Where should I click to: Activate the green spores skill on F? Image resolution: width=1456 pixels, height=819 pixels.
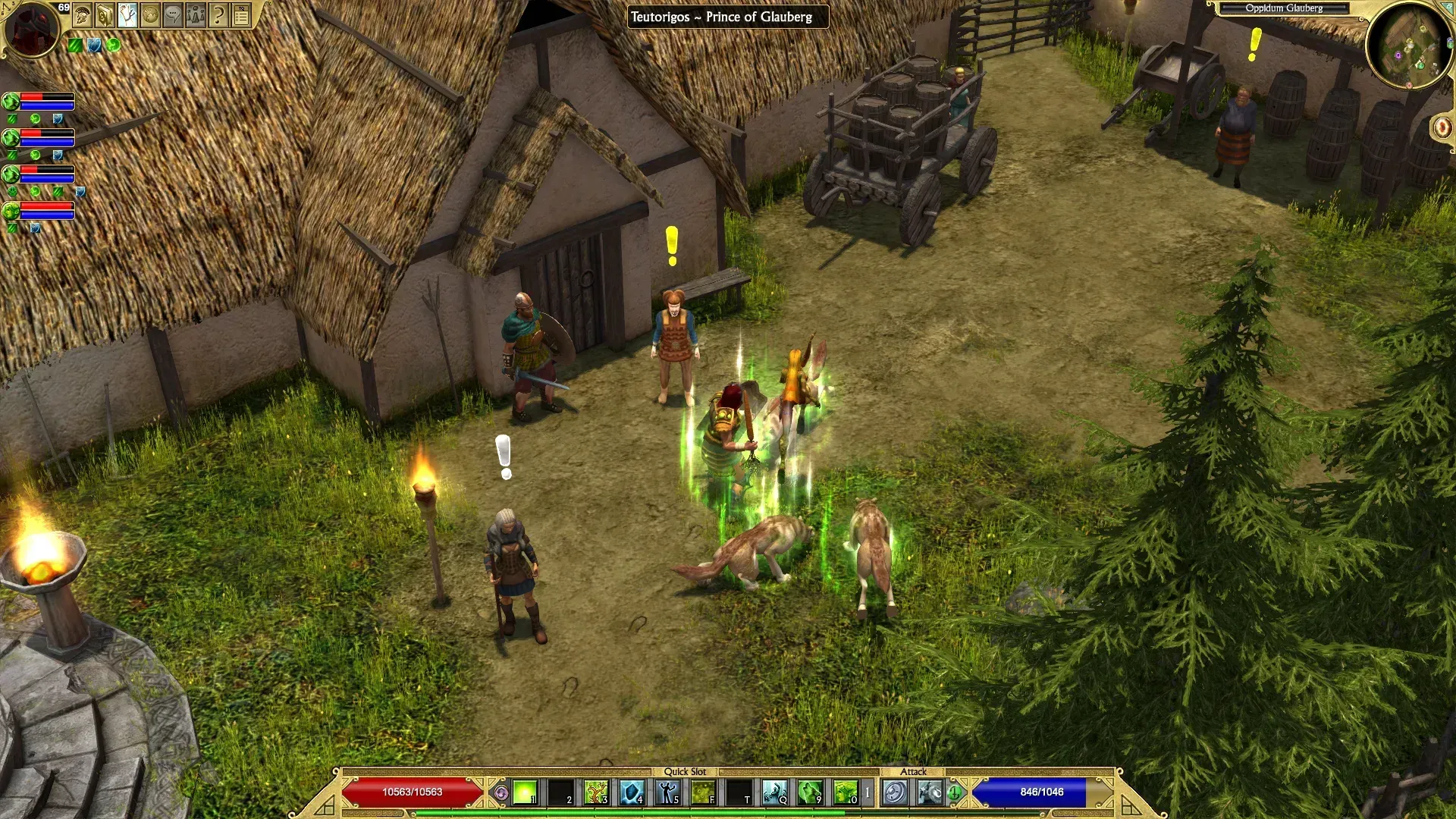[703, 792]
